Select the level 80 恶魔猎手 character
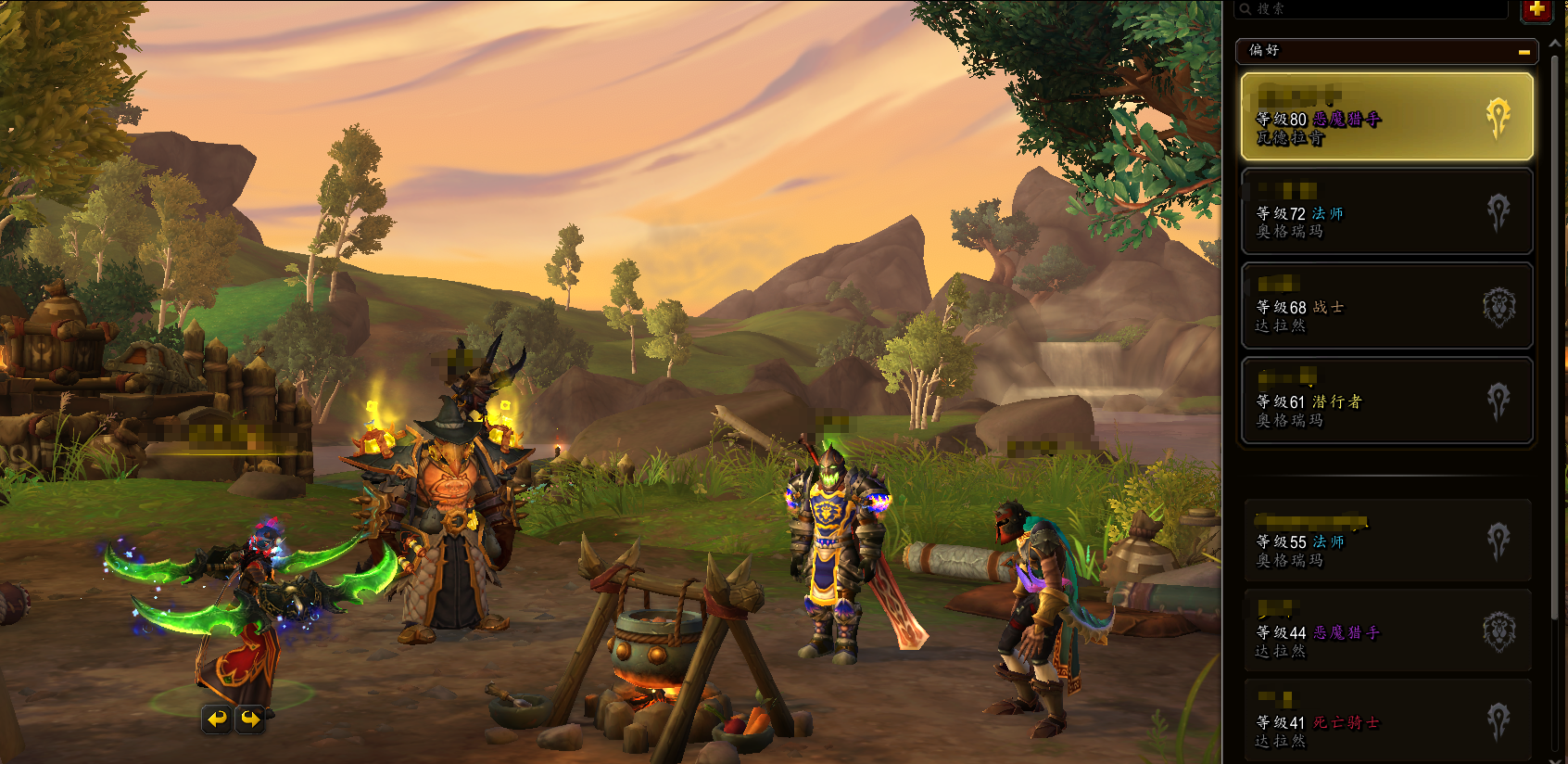Viewport: 1568px width, 764px height. [1386, 118]
